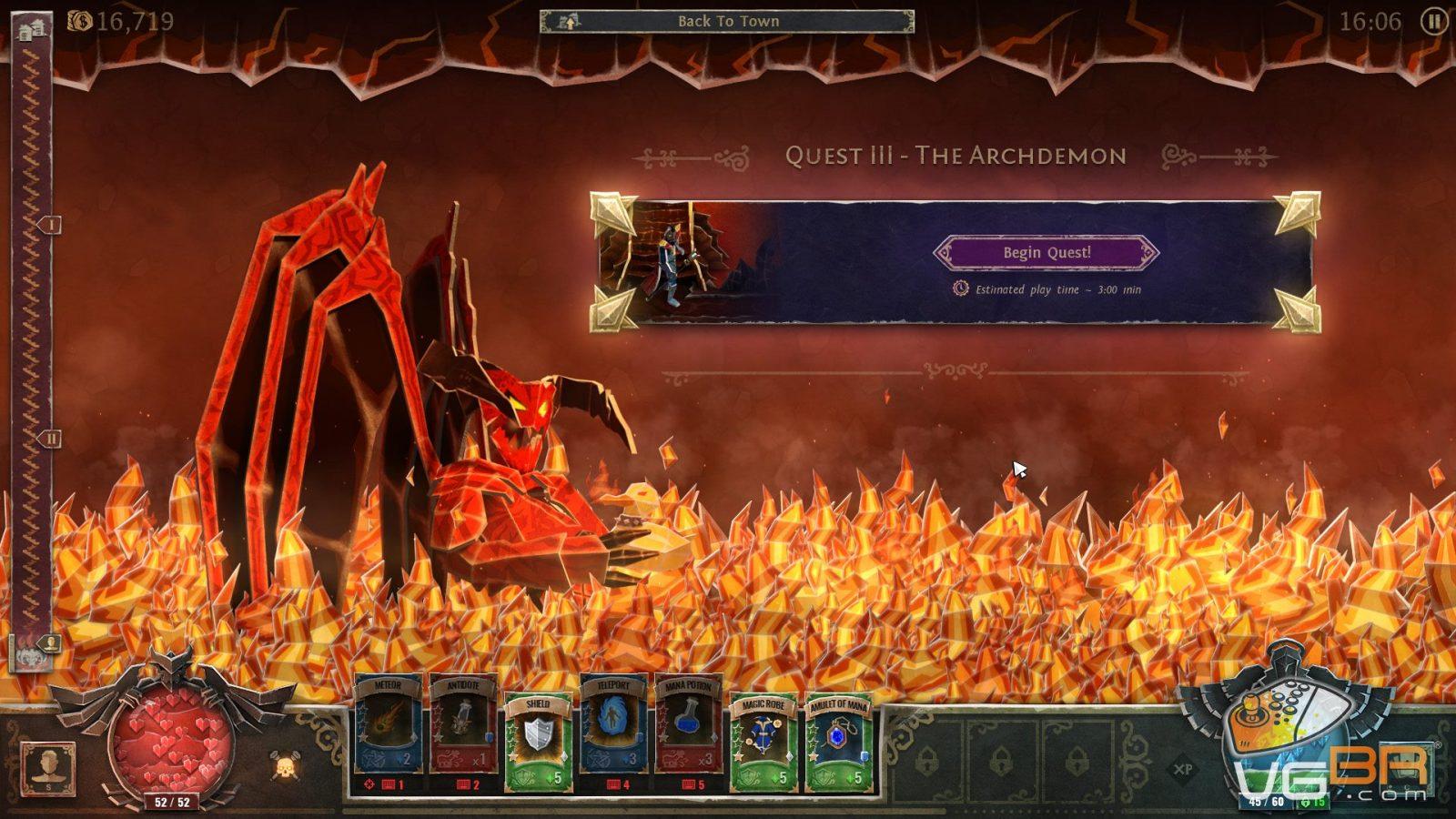Jump to quest marker II on progress track

pos(51,439)
